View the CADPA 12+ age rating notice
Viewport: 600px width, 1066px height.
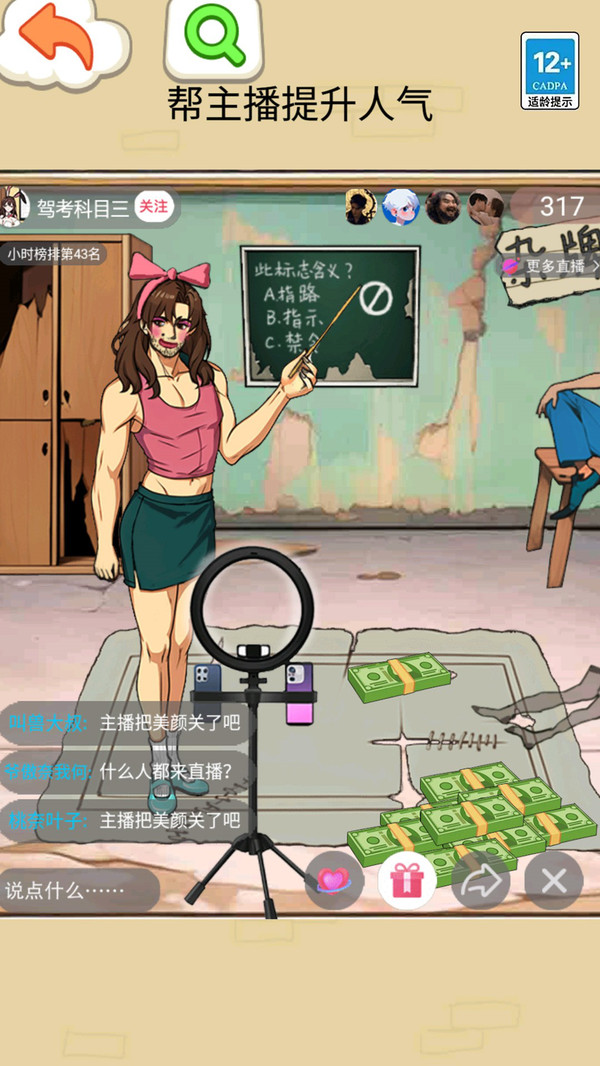point(550,70)
